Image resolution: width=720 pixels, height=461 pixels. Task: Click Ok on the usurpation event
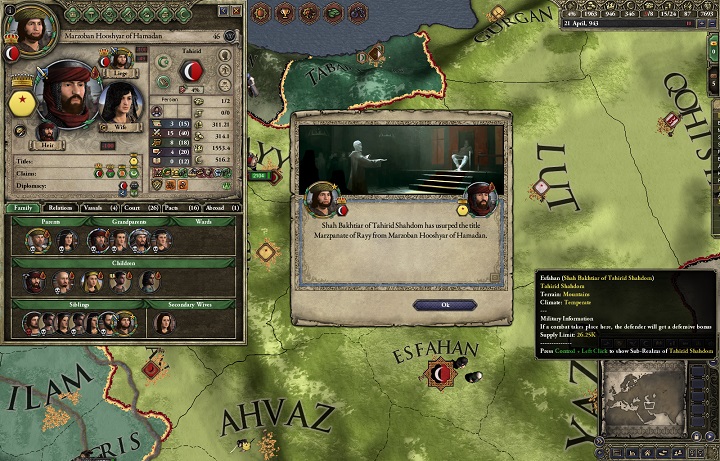[430, 305]
